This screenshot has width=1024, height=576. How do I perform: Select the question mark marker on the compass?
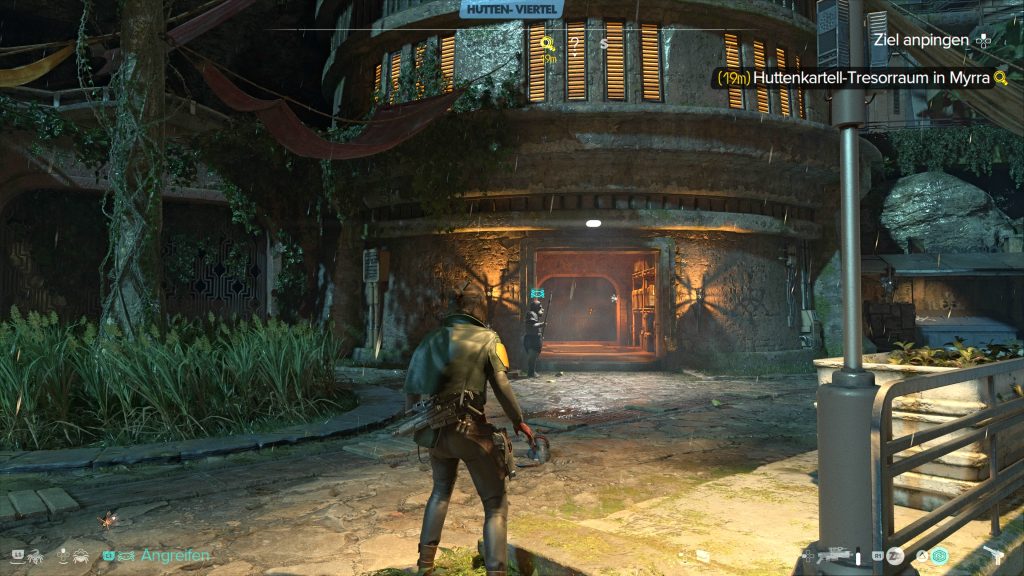click(x=576, y=43)
